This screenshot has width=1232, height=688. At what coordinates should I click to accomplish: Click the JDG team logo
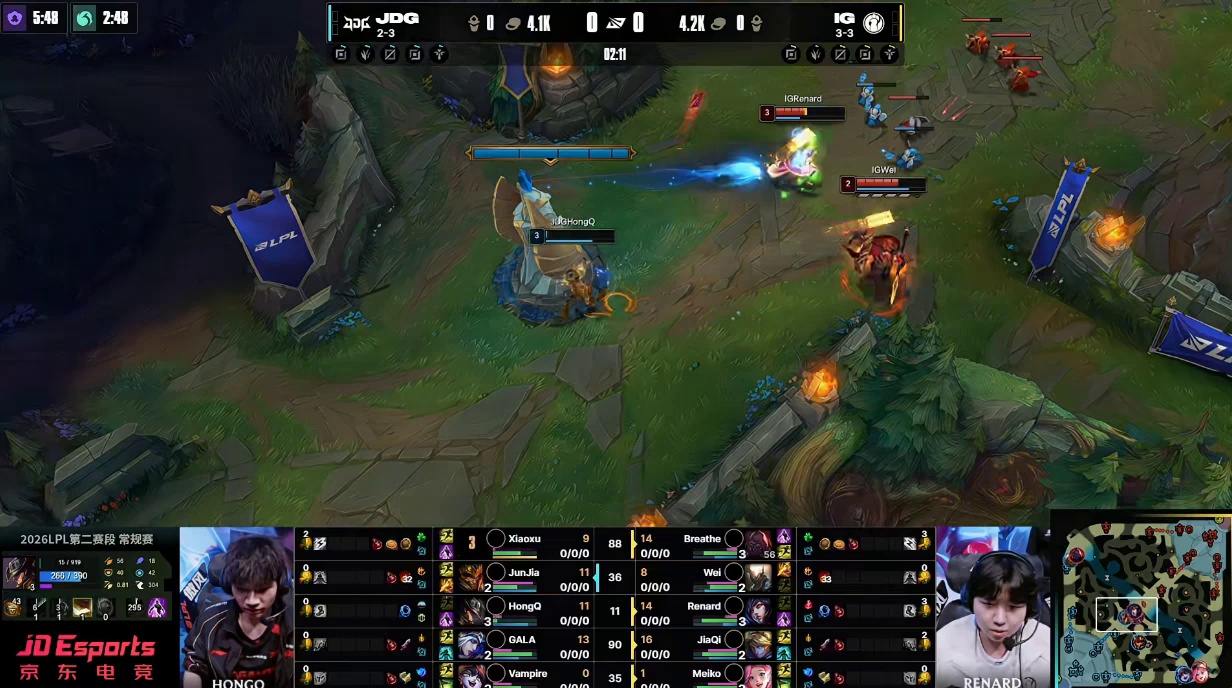[355, 22]
